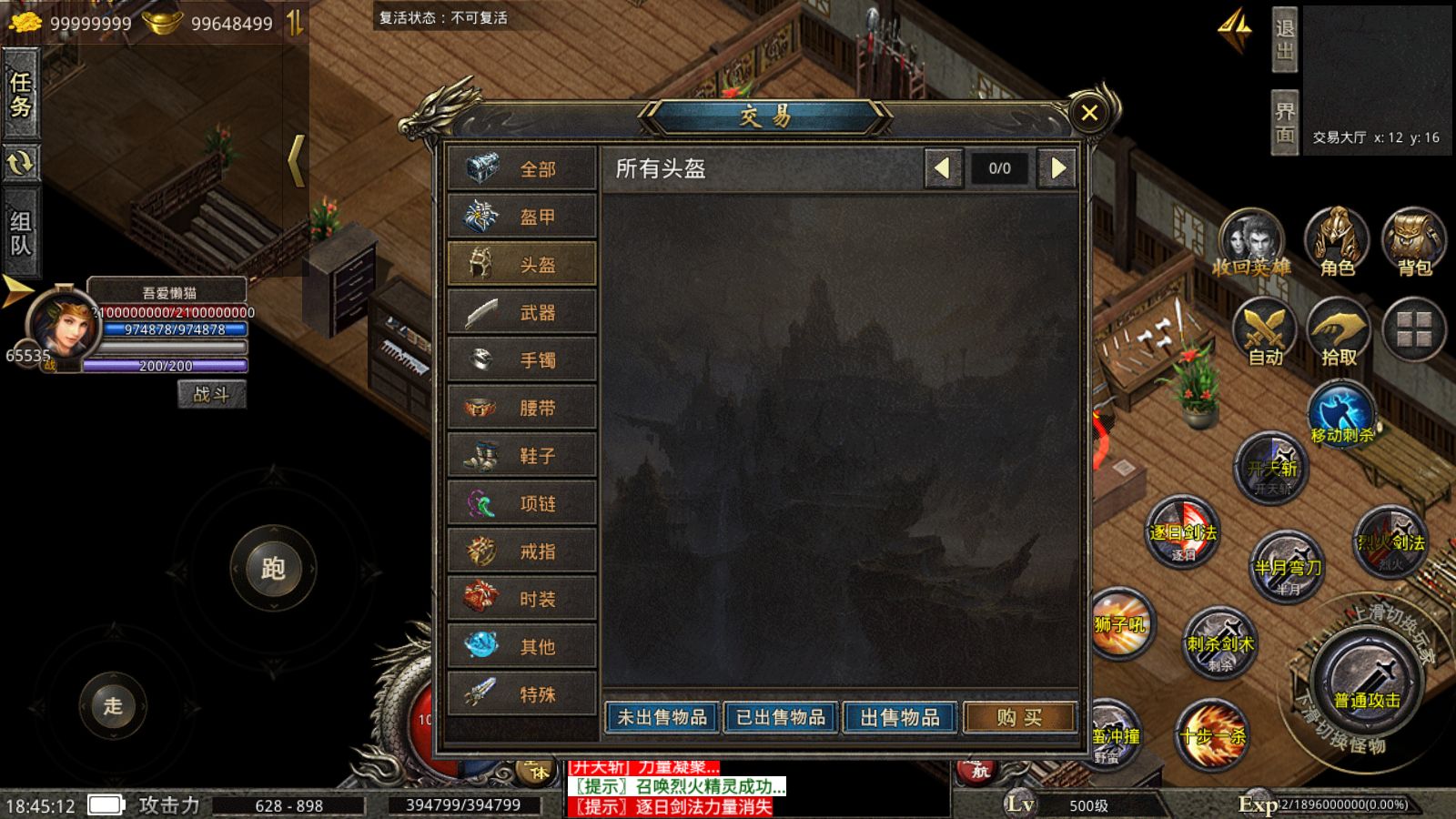
Task: Switch to the 盔甲 armor category
Action: [522, 217]
